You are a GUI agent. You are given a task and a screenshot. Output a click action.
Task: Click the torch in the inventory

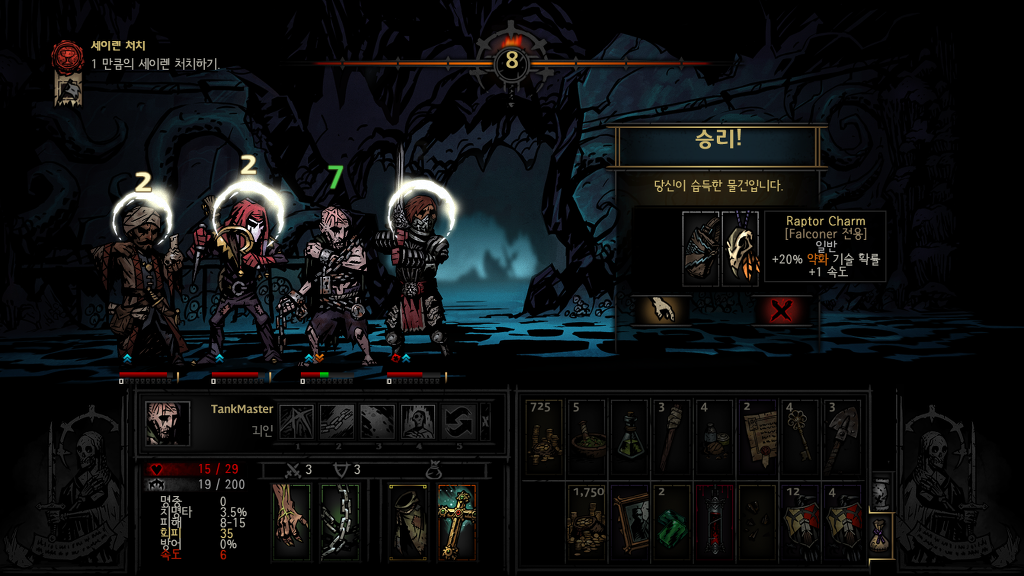tap(671, 439)
